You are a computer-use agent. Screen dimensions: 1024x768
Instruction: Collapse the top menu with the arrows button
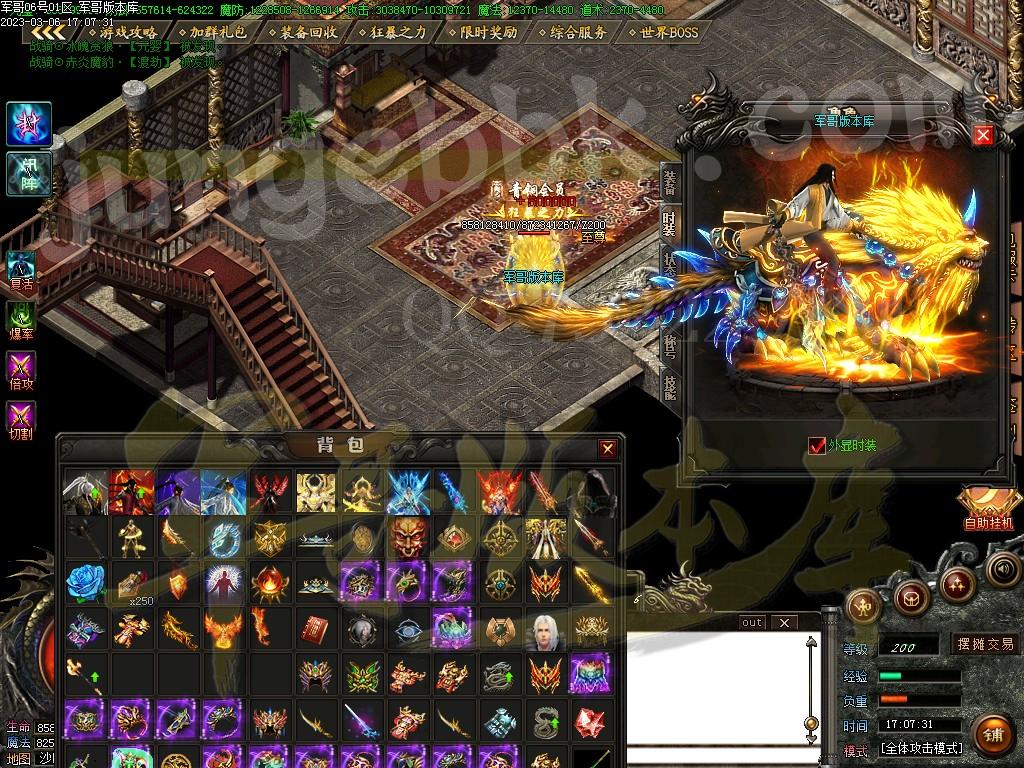[48, 33]
